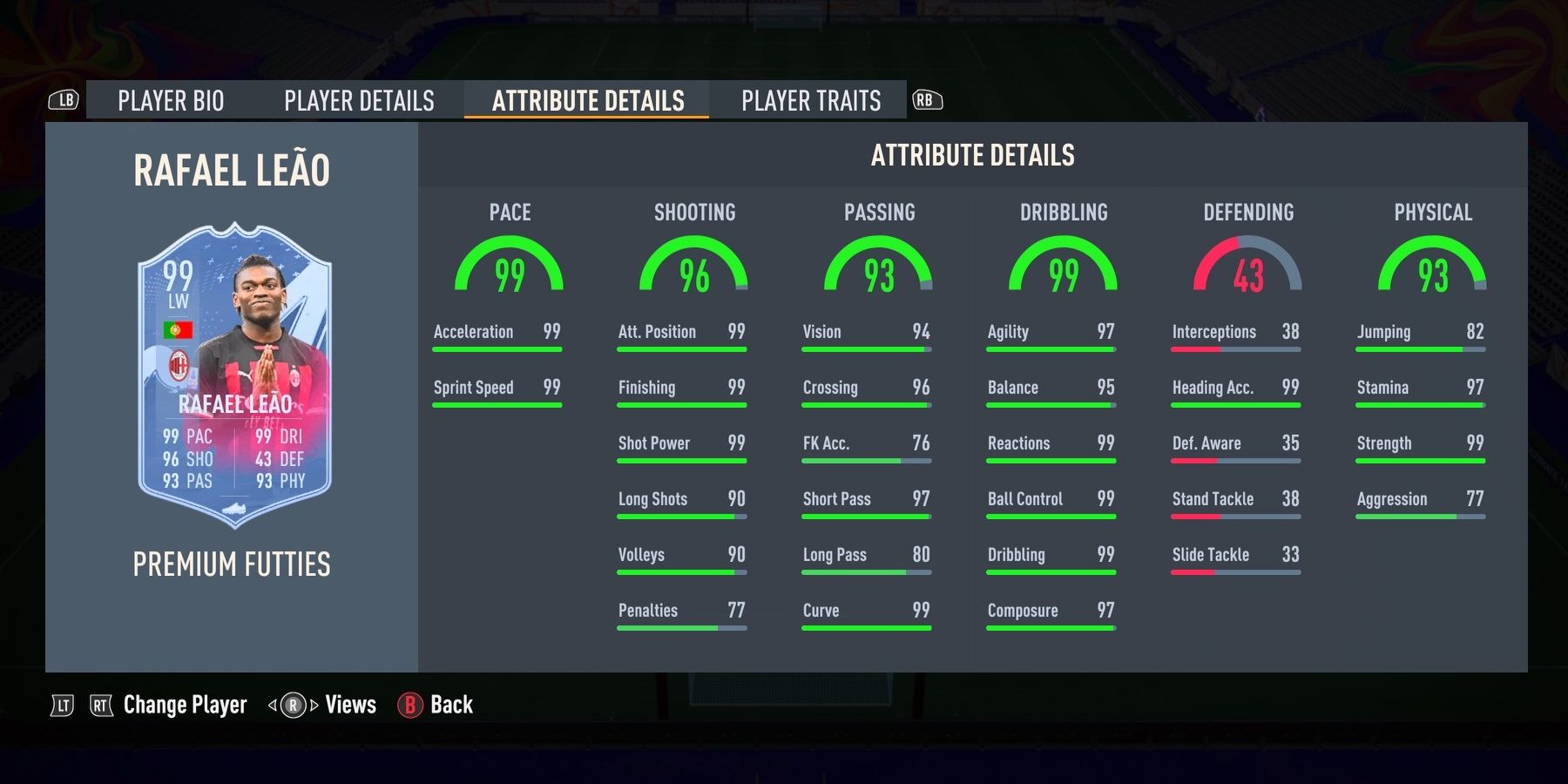Click Change Player in the bottom bar
Screen dimensions: 1568x784
click(x=184, y=705)
